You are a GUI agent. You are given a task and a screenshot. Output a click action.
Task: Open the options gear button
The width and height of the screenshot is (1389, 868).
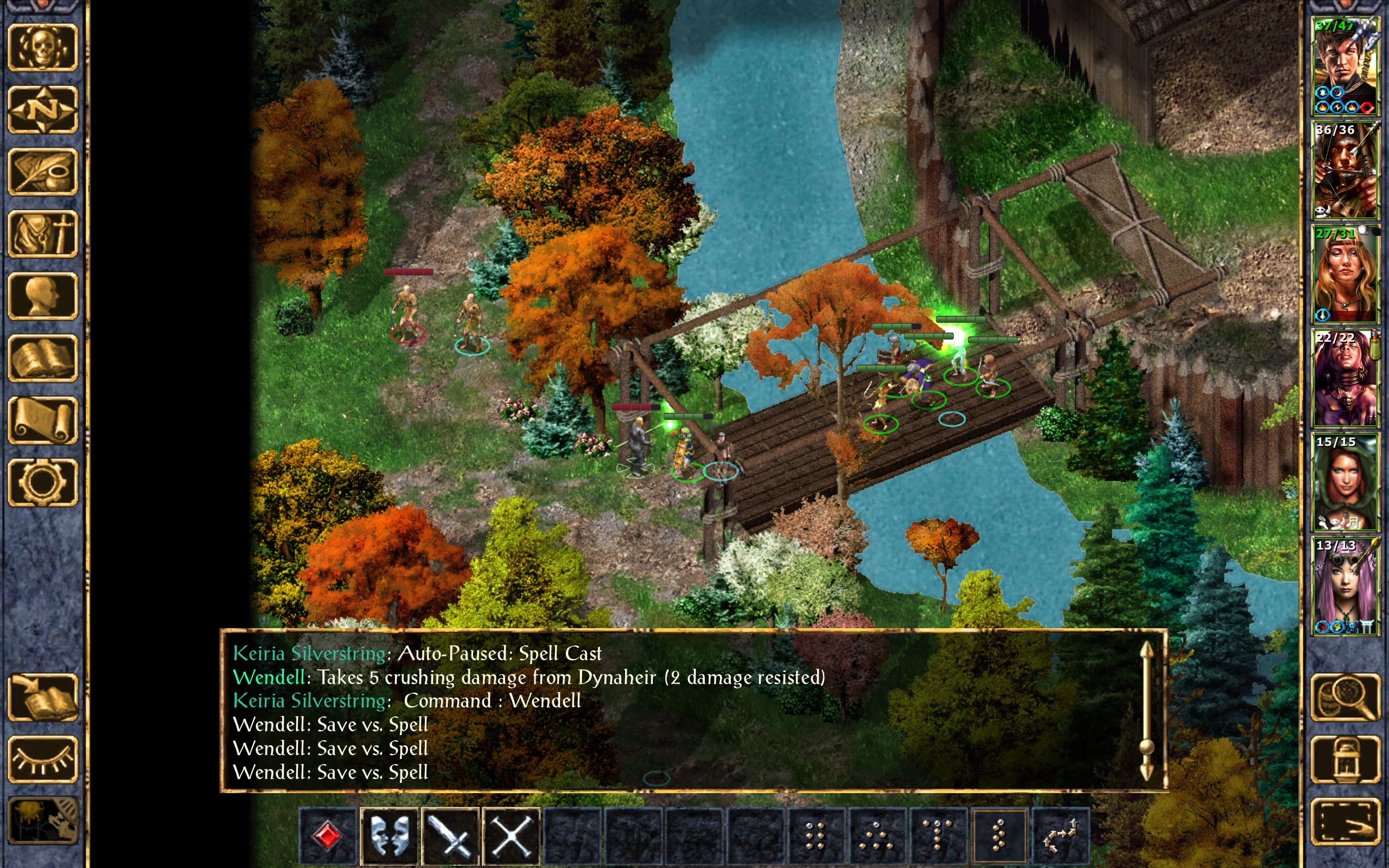point(42,482)
